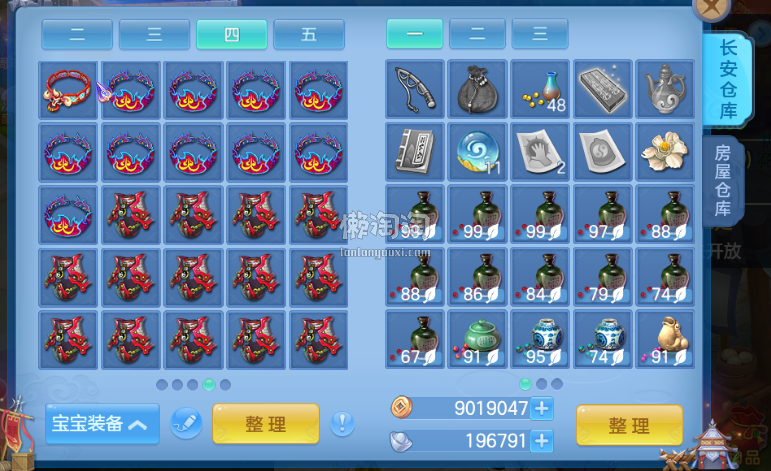Select the white flower item
Screen dimensions: 771x471
coord(665,152)
